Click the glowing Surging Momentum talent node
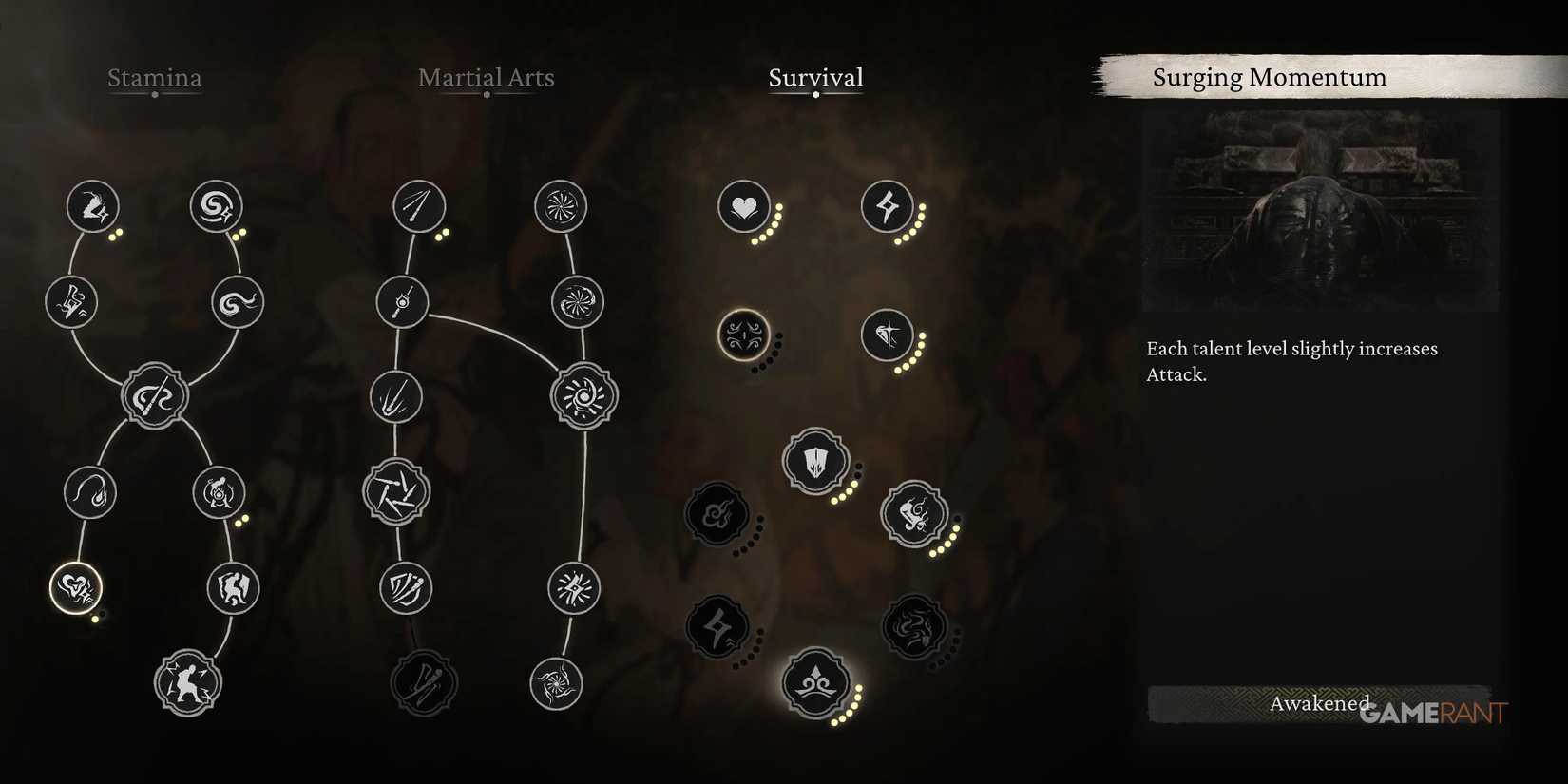This screenshot has width=1568, height=784. pyautogui.click(x=741, y=337)
